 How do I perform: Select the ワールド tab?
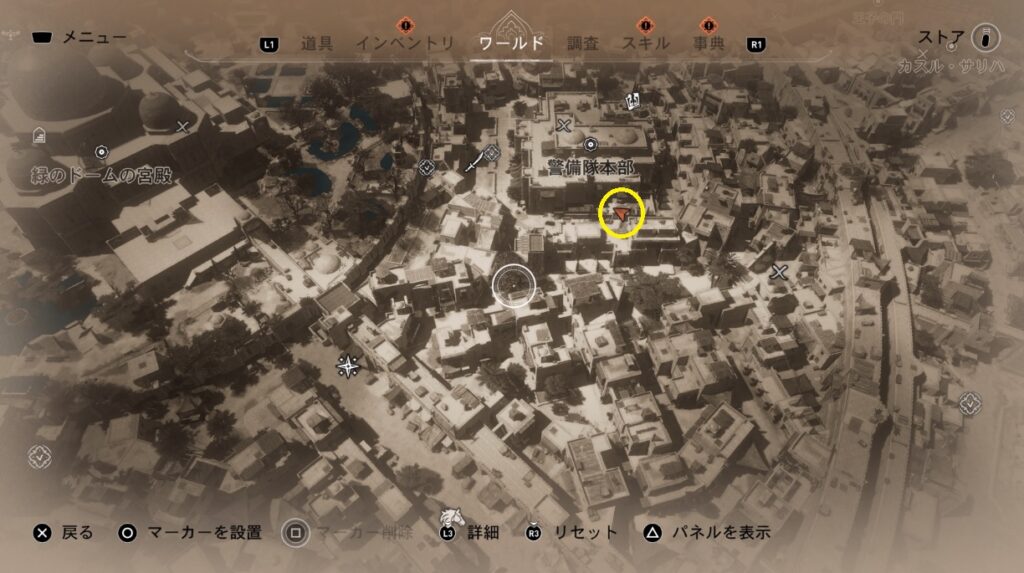[511, 43]
